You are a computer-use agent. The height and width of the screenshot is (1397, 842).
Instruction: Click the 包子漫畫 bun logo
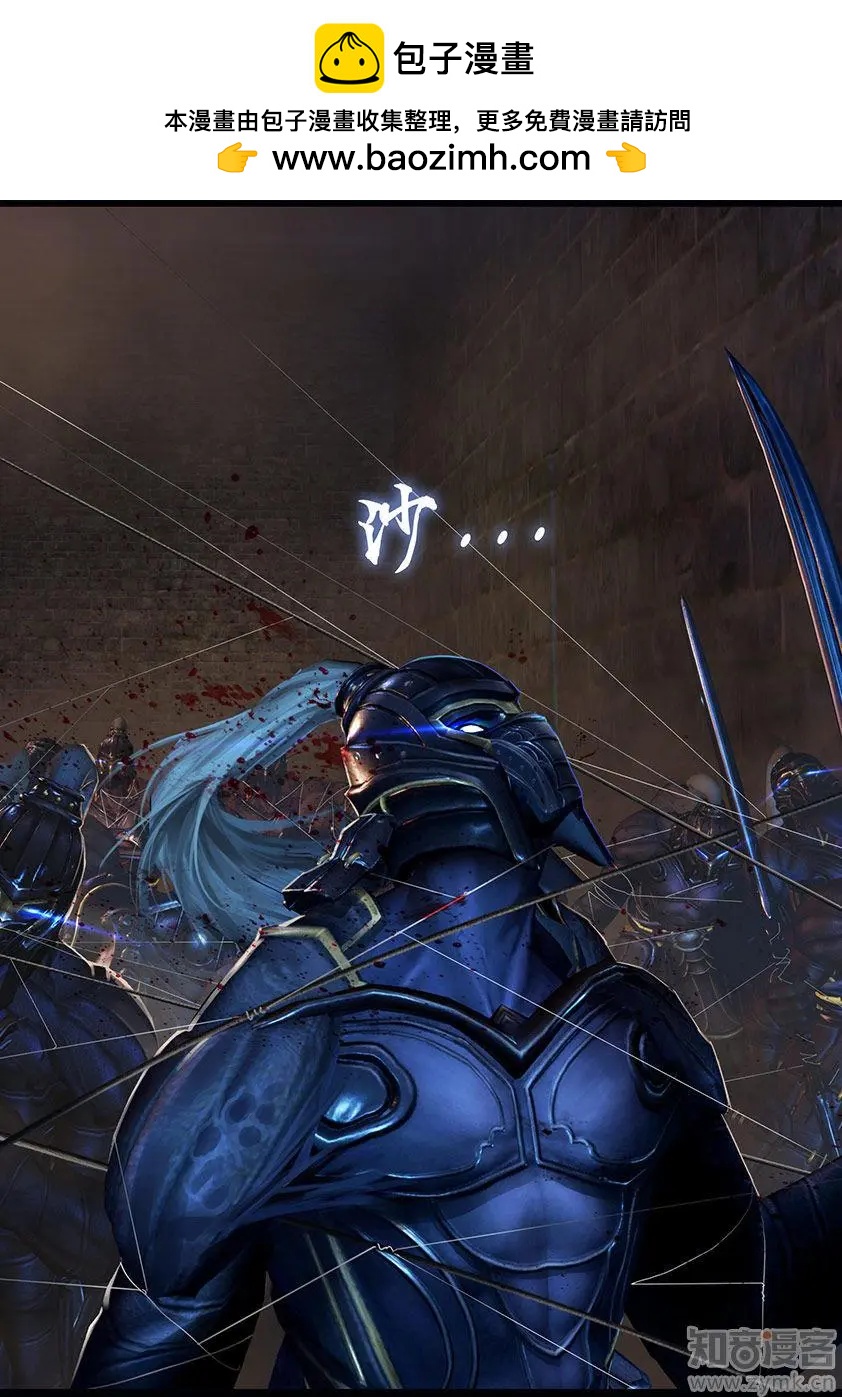349,59
